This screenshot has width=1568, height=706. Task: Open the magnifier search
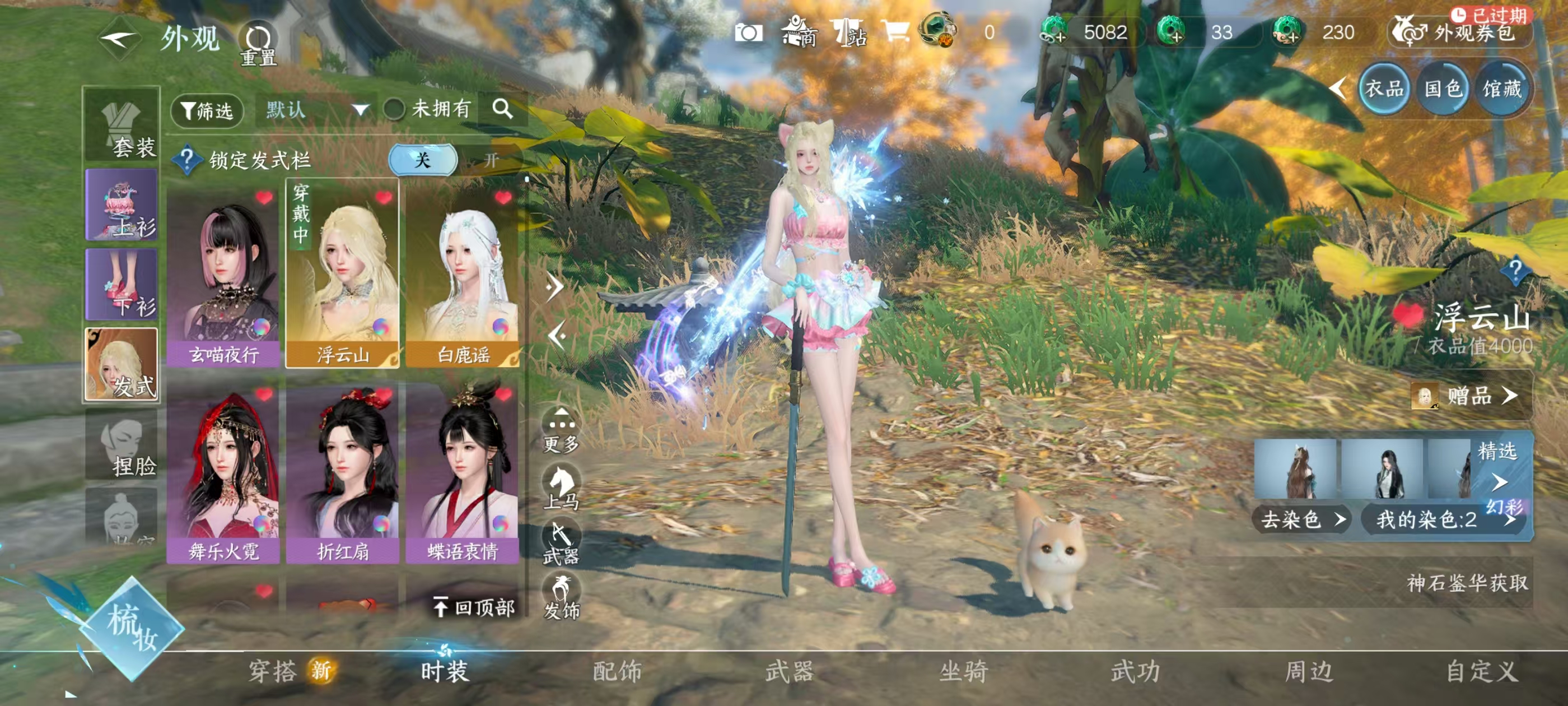pyautogui.click(x=503, y=109)
